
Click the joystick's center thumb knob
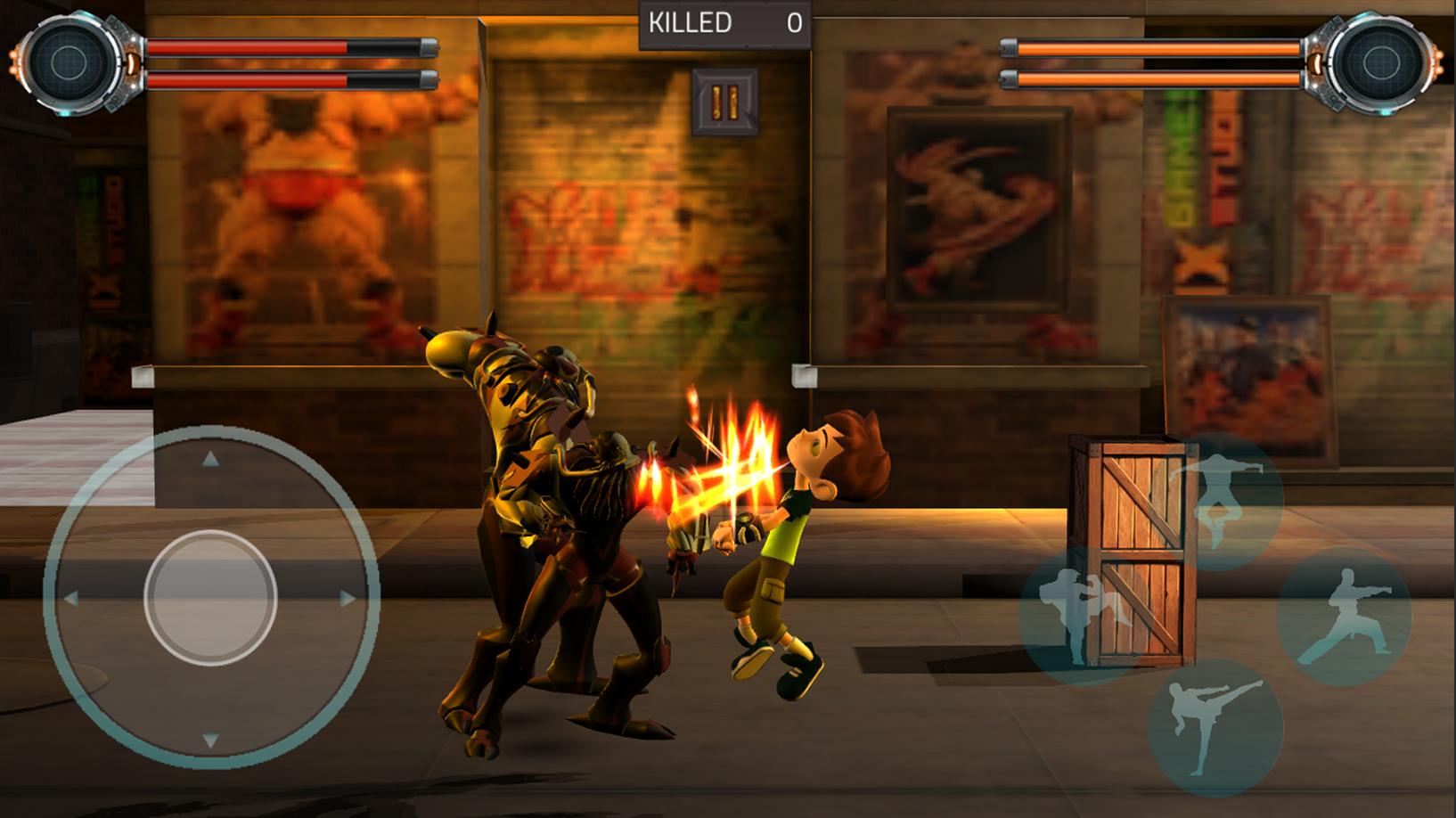pos(210,597)
